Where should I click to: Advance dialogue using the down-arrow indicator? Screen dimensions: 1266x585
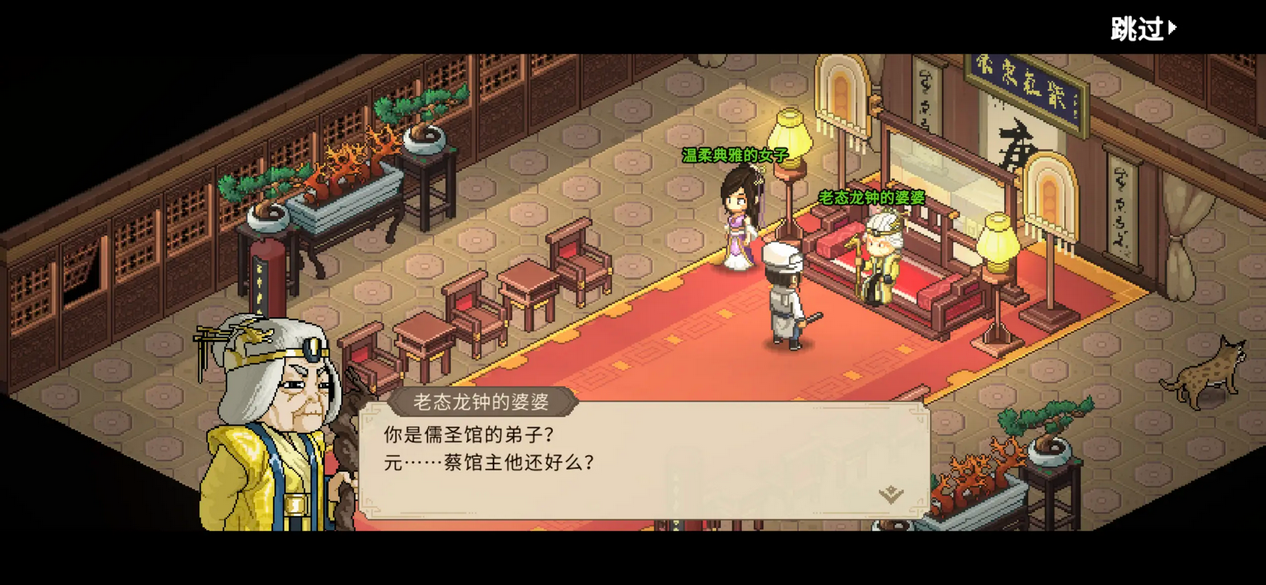890,494
